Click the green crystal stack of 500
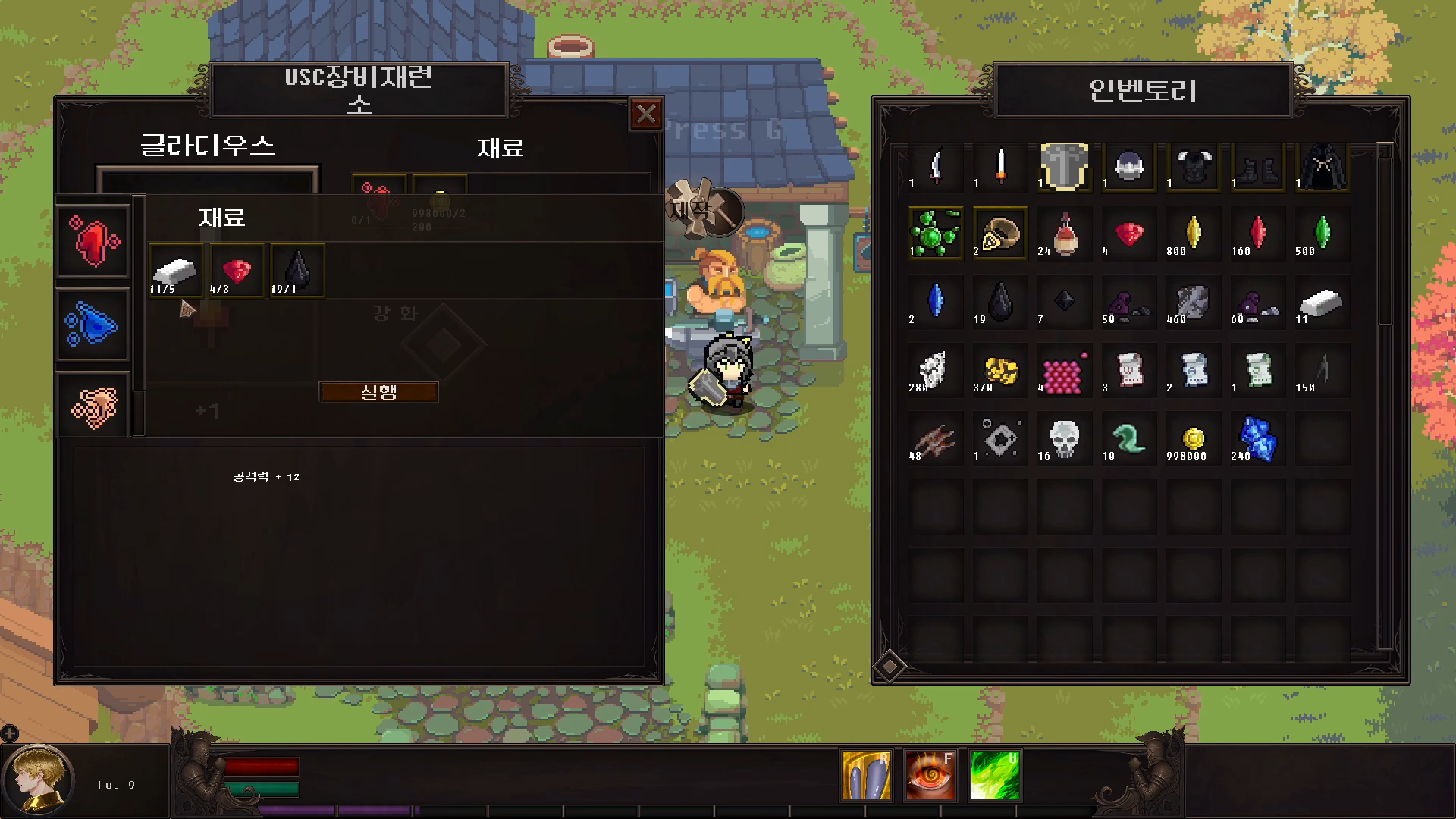This screenshot has width=1456, height=819. point(1322,234)
